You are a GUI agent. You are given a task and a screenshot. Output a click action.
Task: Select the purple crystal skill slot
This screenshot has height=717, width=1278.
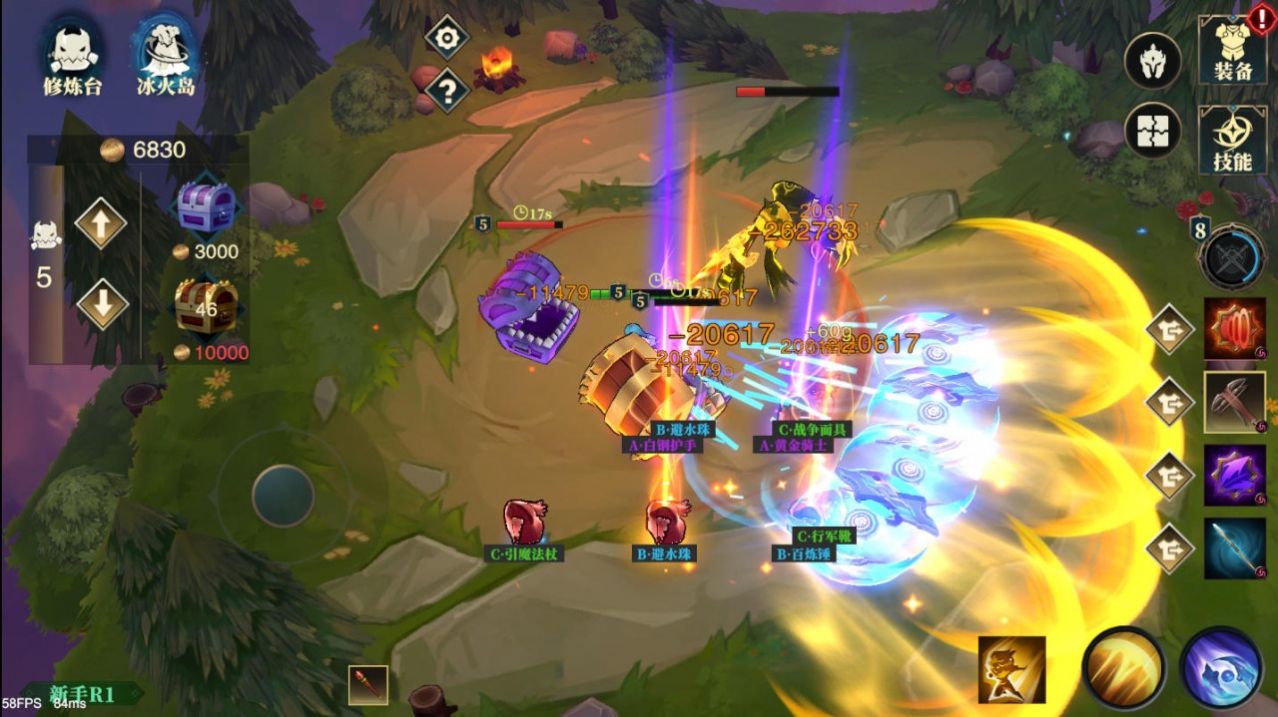(x=1234, y=475)
